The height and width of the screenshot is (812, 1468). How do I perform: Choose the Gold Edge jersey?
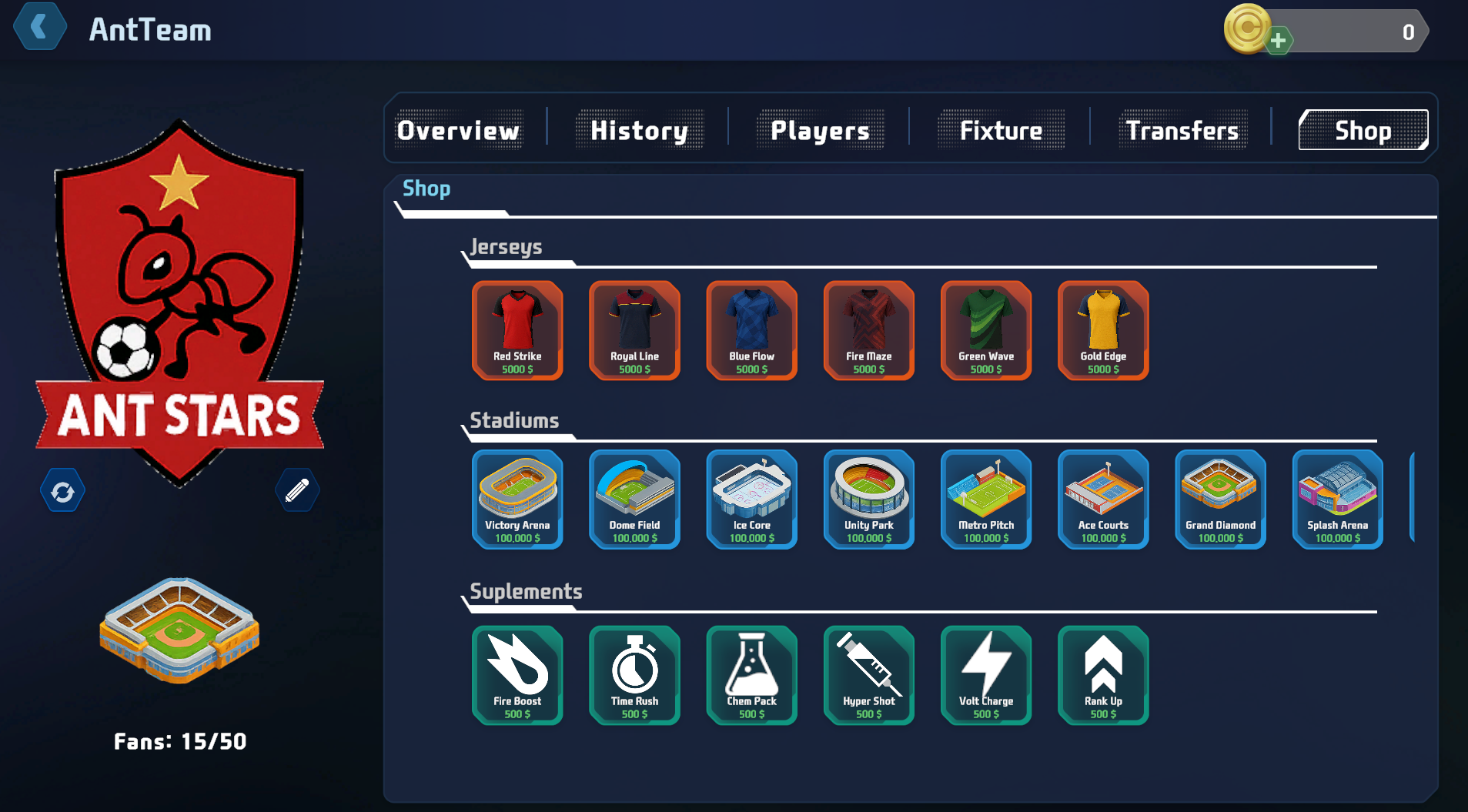click(1103, 331)
